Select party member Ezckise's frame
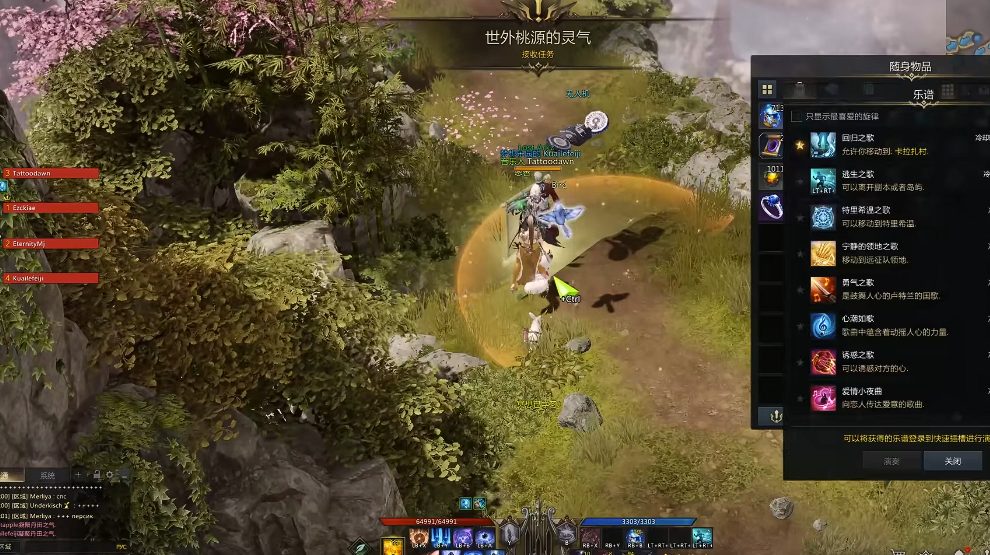Viewport: 990px width, 555px height. (52, 208)
